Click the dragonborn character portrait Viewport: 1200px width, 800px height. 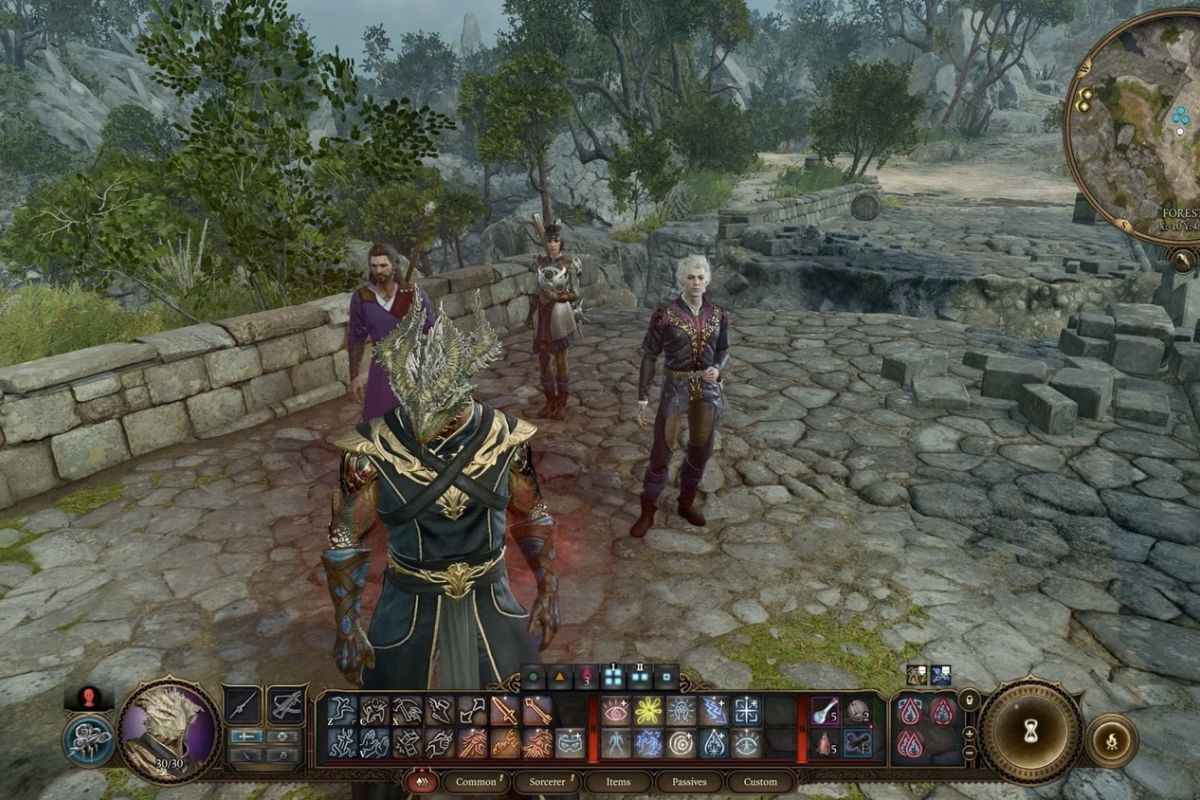point(168,729)
